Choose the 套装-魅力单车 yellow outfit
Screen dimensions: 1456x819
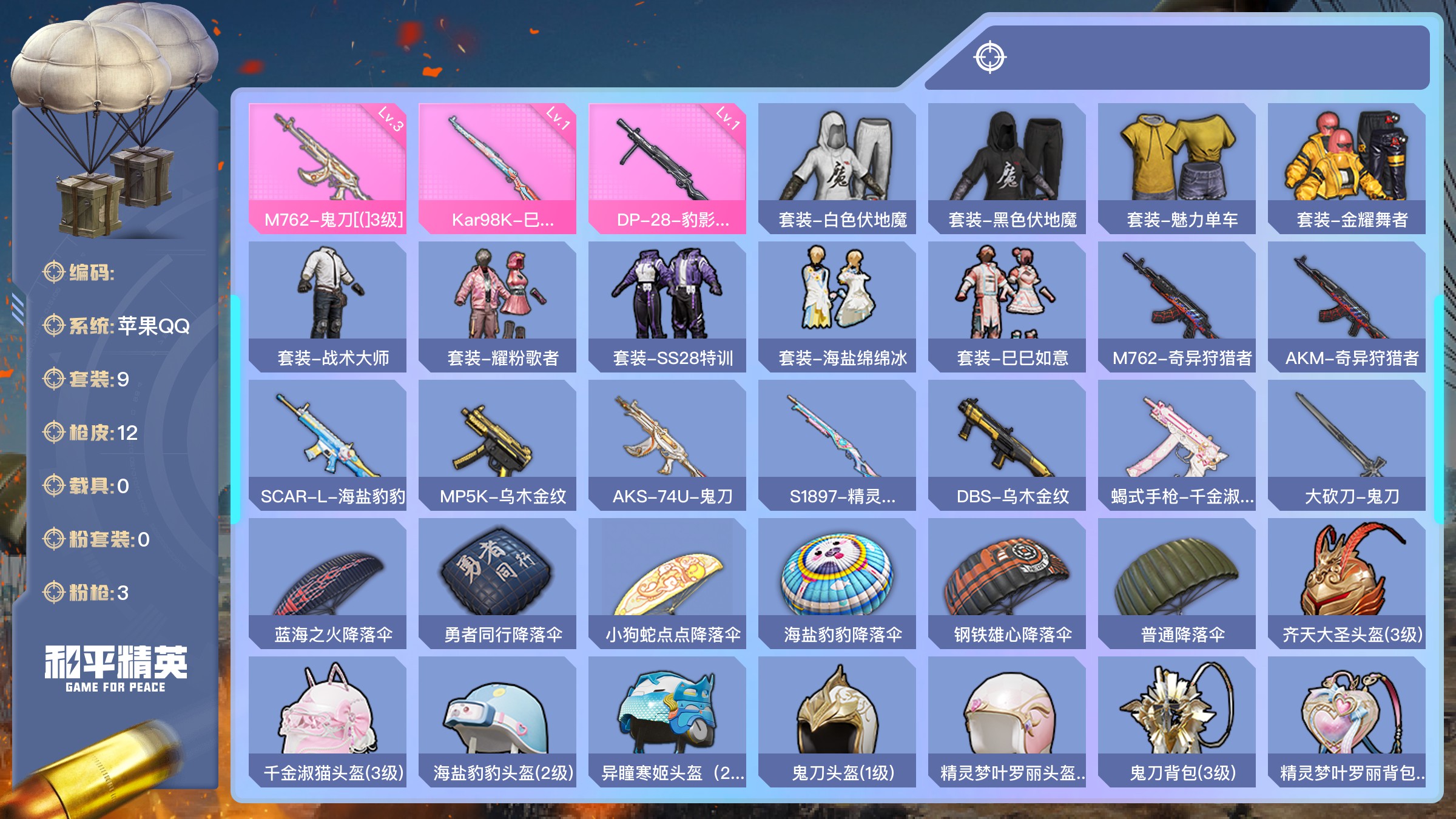pos(1177,168)
